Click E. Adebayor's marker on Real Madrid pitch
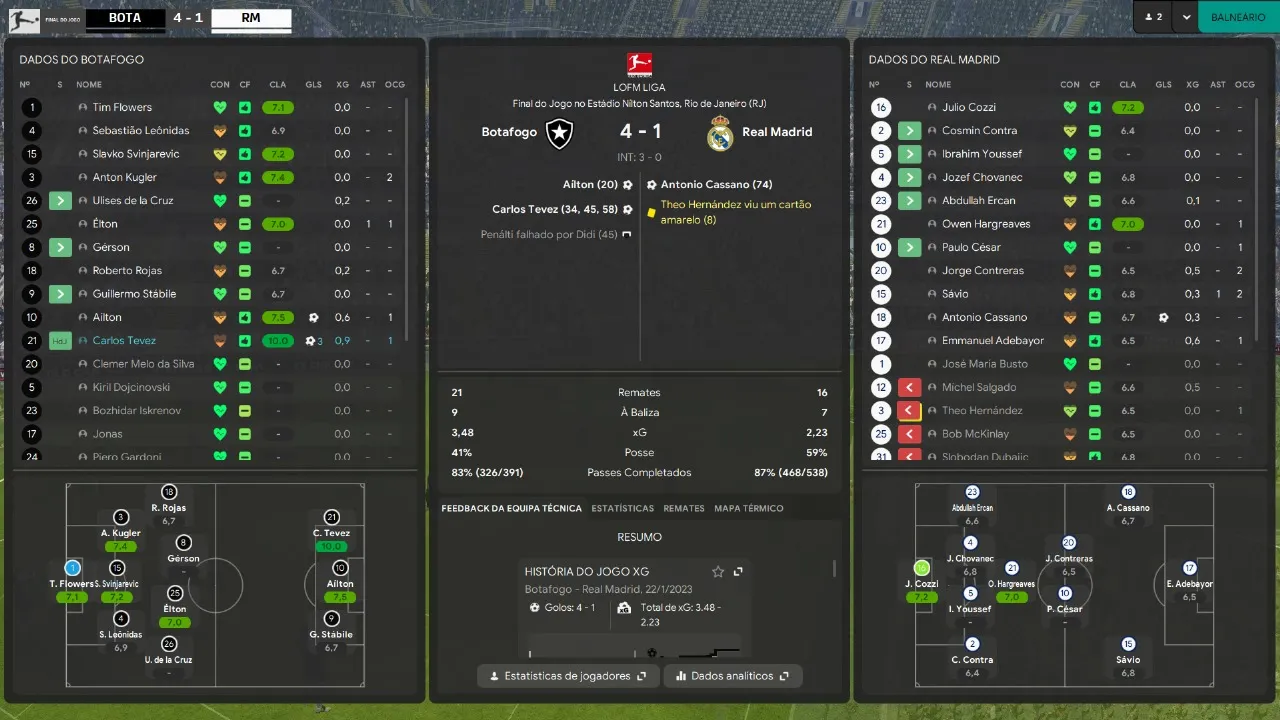This screenshot has width=1280, height=720. coord(1189,568)
